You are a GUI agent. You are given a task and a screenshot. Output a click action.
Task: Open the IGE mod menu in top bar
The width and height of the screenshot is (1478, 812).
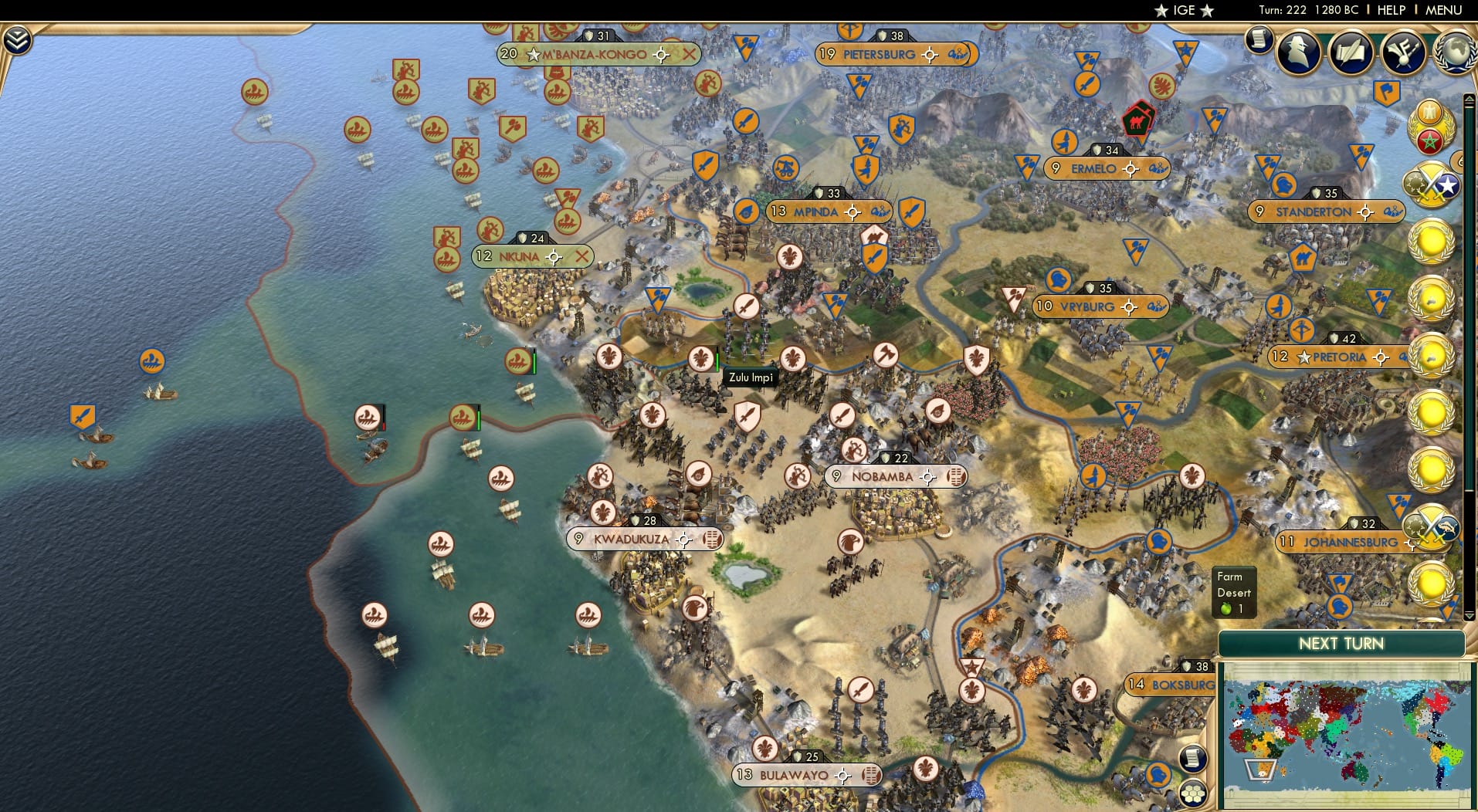pos(1181,10)
